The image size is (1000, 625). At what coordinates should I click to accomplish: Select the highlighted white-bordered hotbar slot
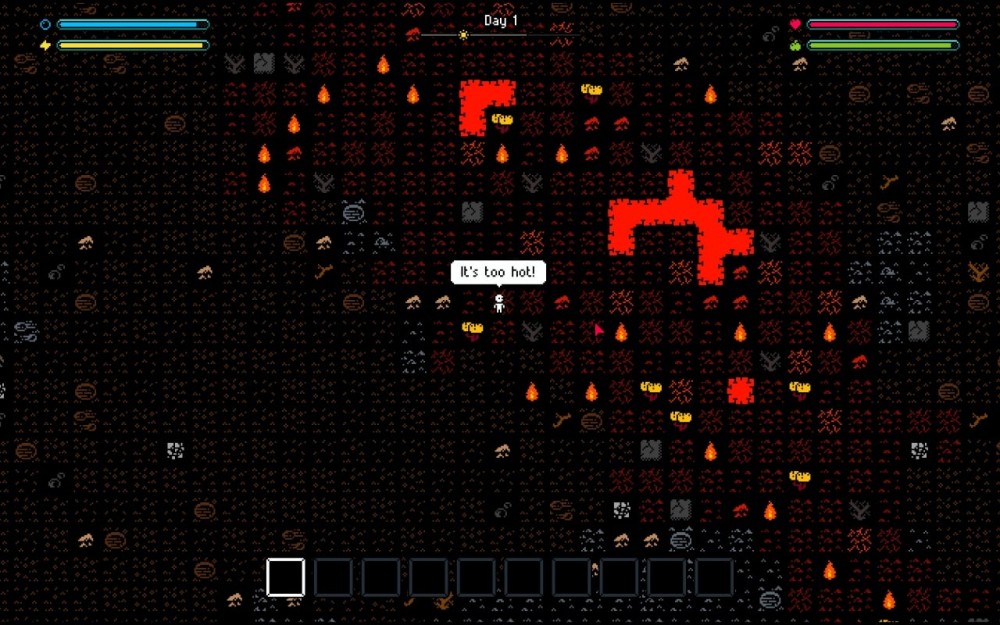point(285,577)
